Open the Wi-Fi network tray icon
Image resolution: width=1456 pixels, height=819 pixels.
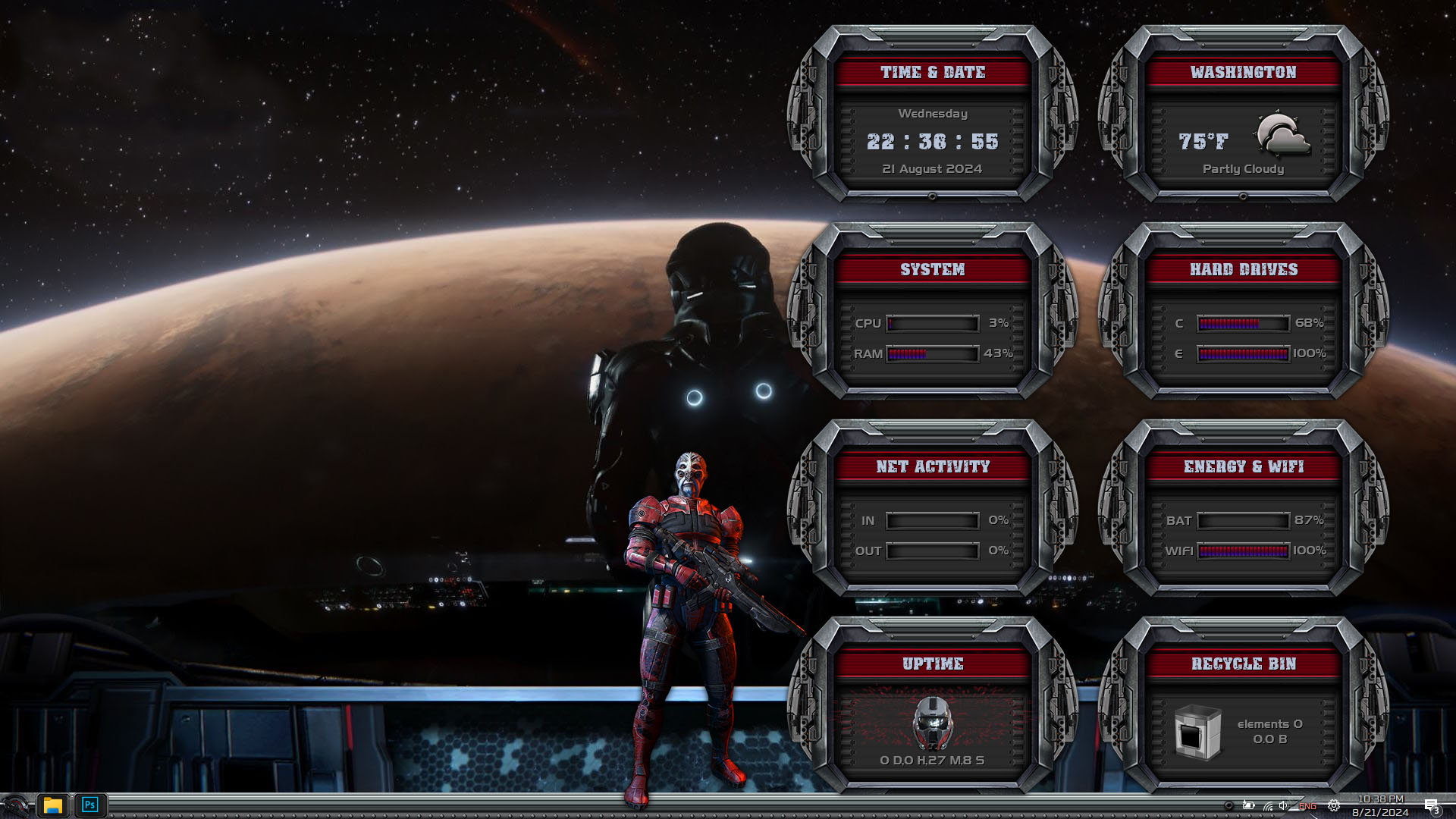[1267, 806]
